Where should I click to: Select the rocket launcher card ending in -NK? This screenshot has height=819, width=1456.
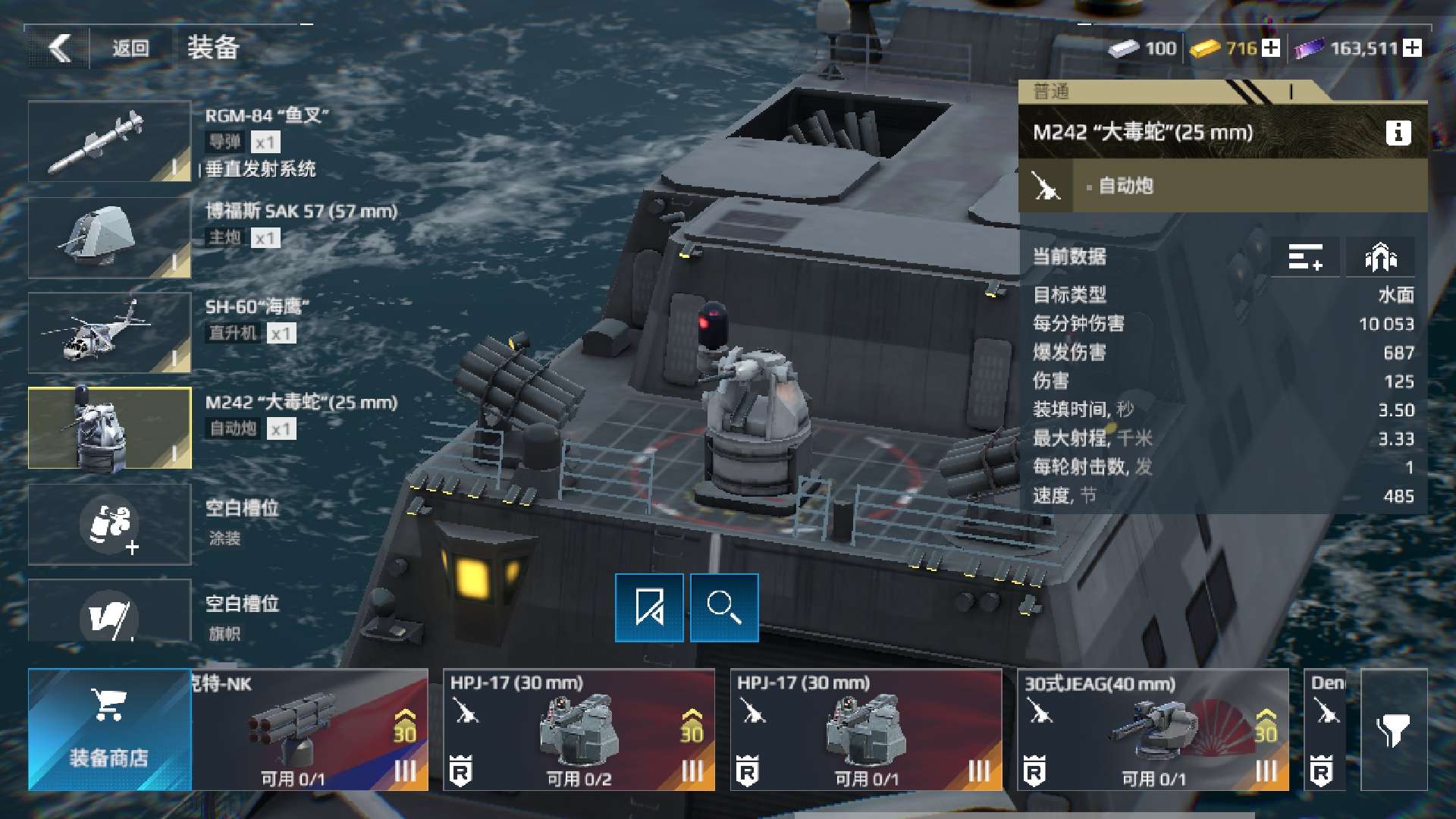[309, 730]
